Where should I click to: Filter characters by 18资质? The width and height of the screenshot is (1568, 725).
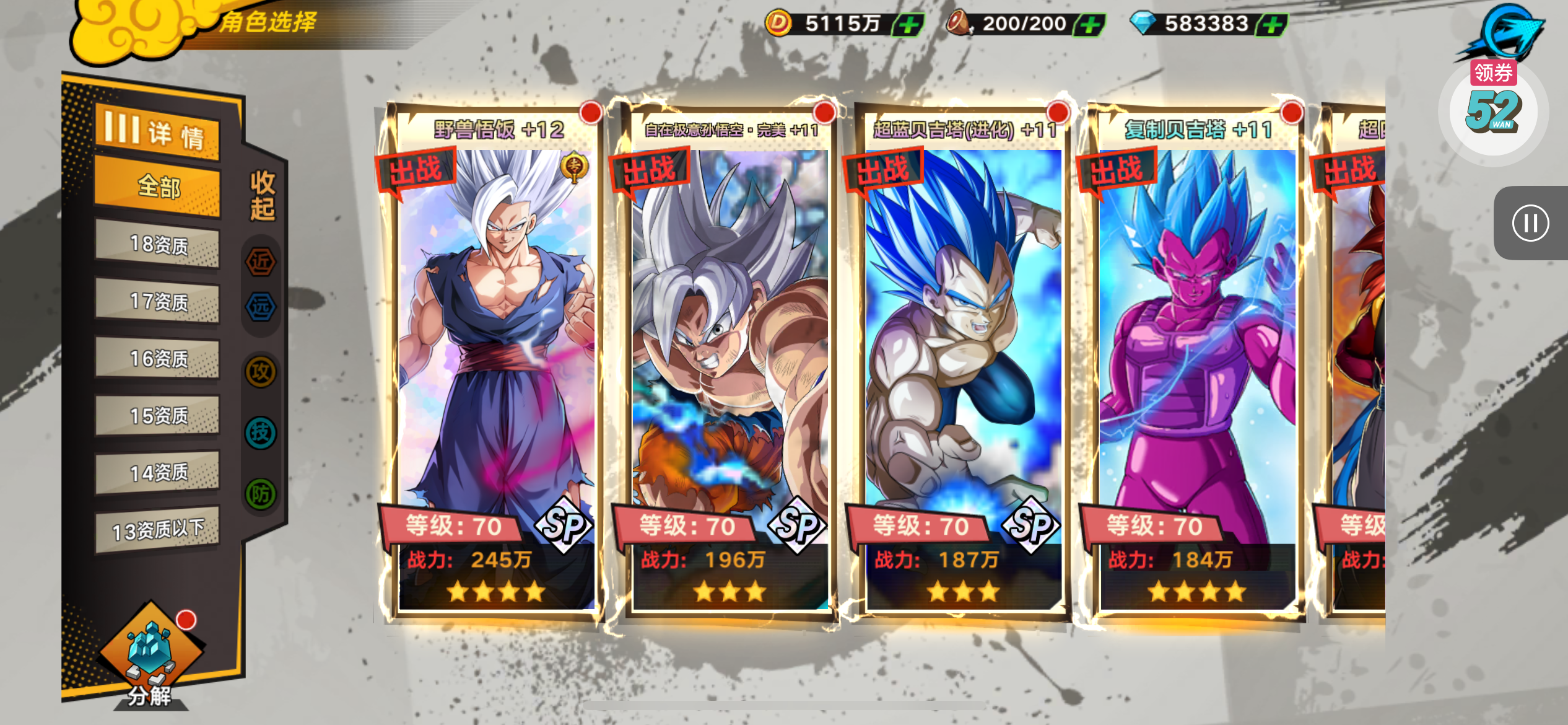pos(158,245)
